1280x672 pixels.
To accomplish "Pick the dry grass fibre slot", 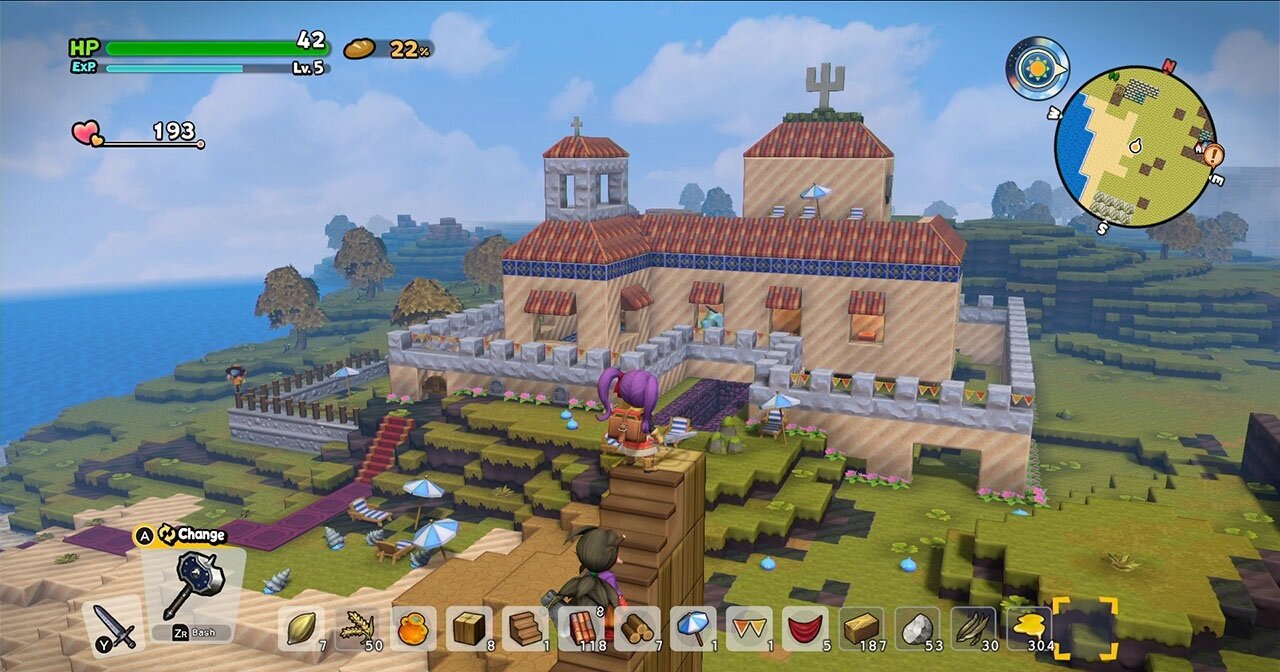I will pos(973,628).
